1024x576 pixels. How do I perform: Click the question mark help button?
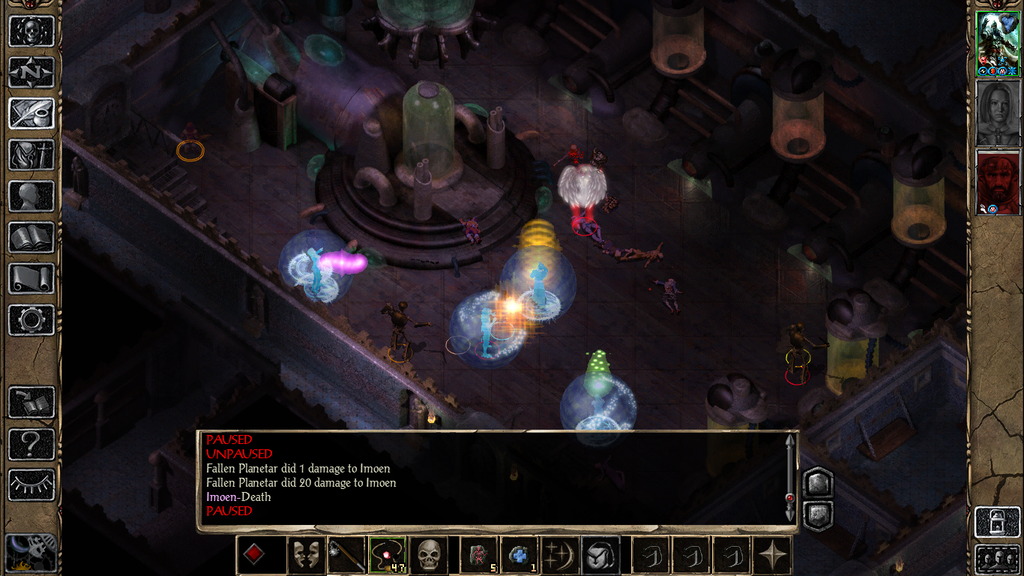(31, 444)
